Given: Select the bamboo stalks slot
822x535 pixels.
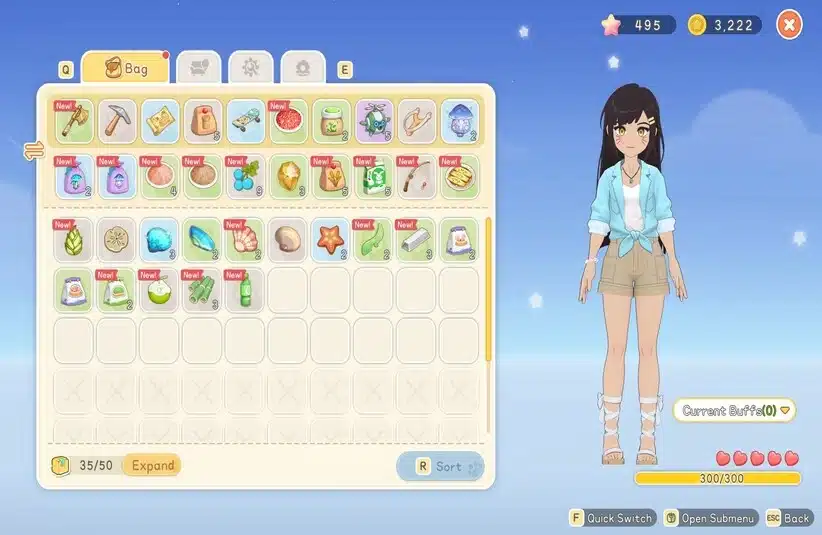Looking at the screenshot, I should pyautogui.click(x=202, y=290).
